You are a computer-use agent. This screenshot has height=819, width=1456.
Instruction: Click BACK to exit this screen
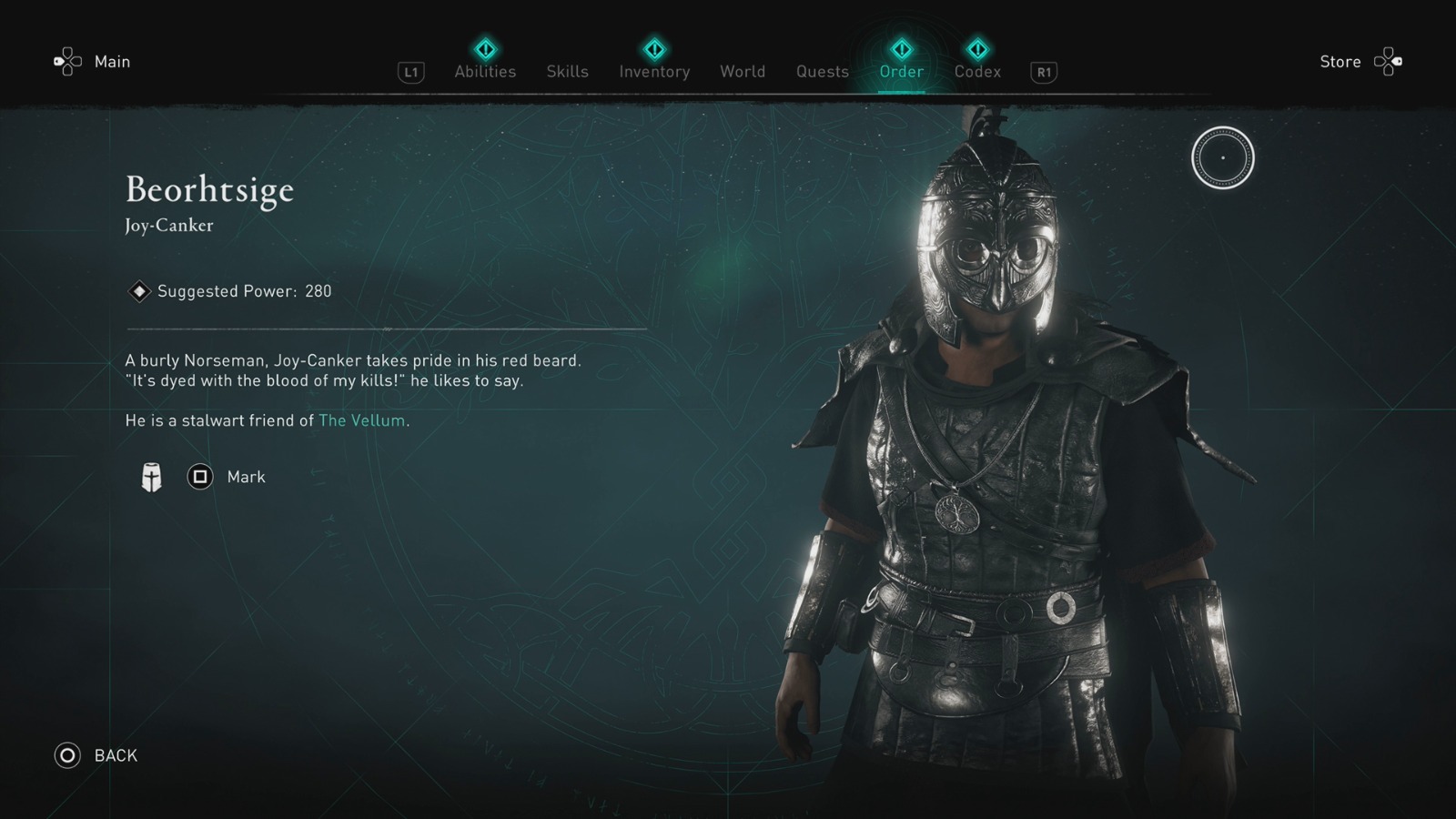pyautogui.click(x=98, y=755)
